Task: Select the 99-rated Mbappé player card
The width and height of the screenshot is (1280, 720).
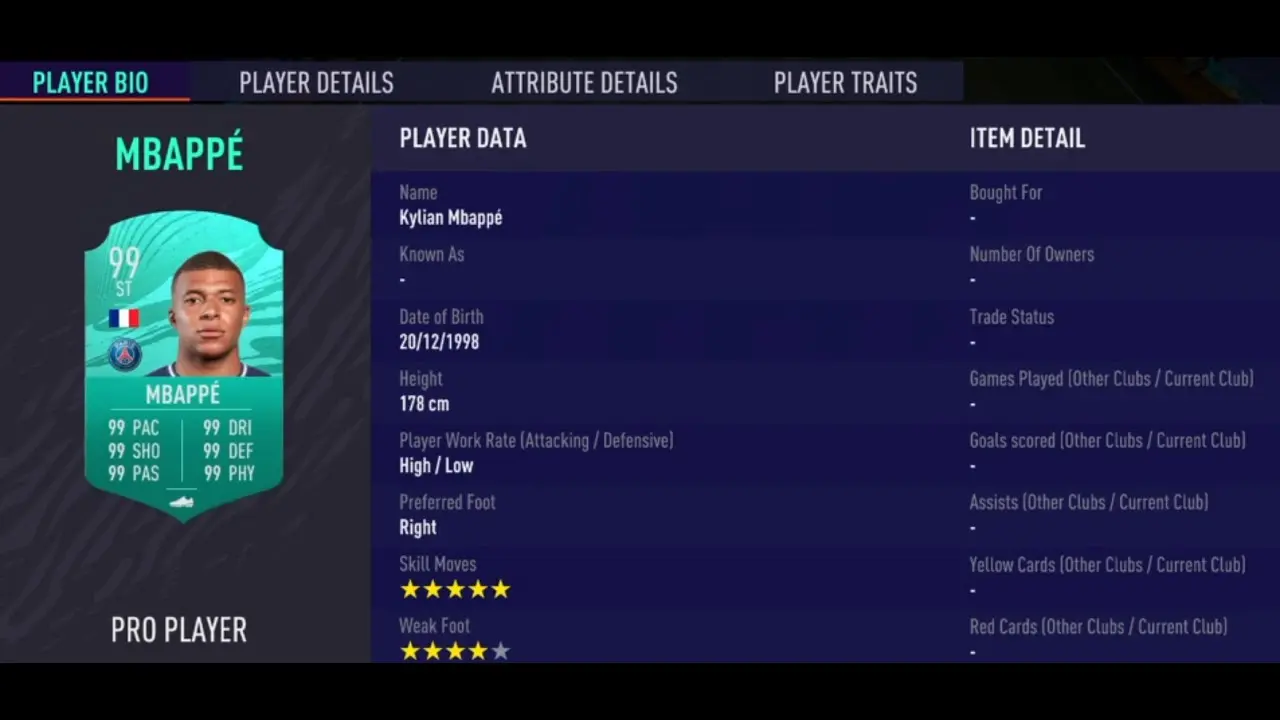Action: coord(183,365)
